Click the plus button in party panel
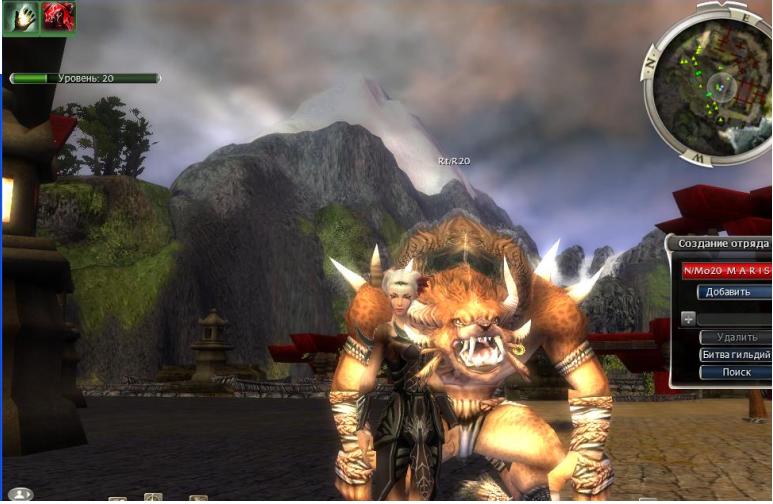Image resolution: width=773 pixels, height=504 pixels. 688,319
